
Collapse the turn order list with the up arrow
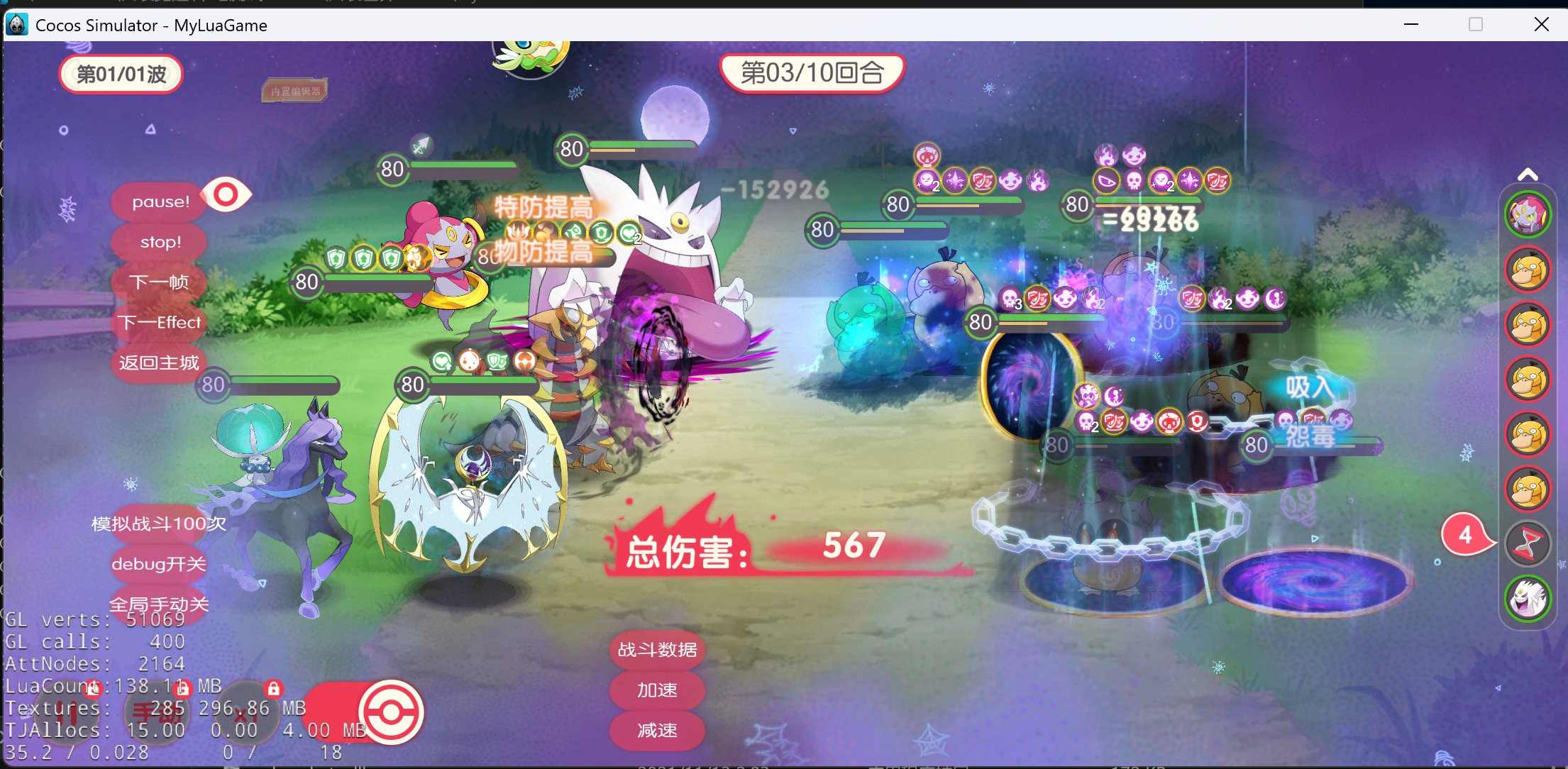(x=1528, y=175)
